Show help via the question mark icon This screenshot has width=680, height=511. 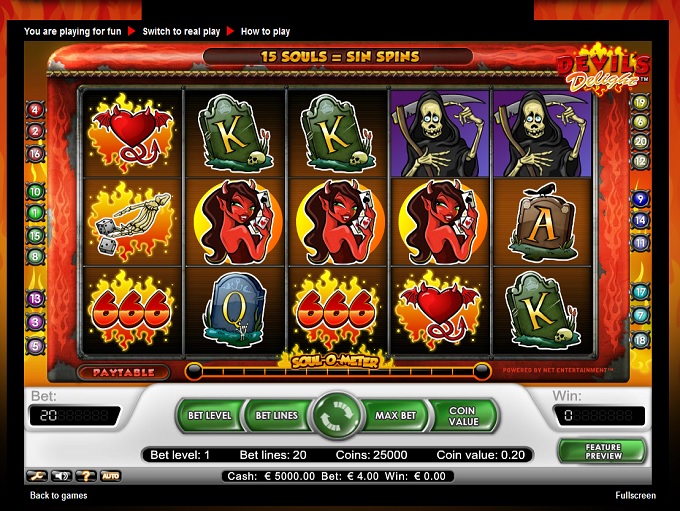click(x=86, y=476)
